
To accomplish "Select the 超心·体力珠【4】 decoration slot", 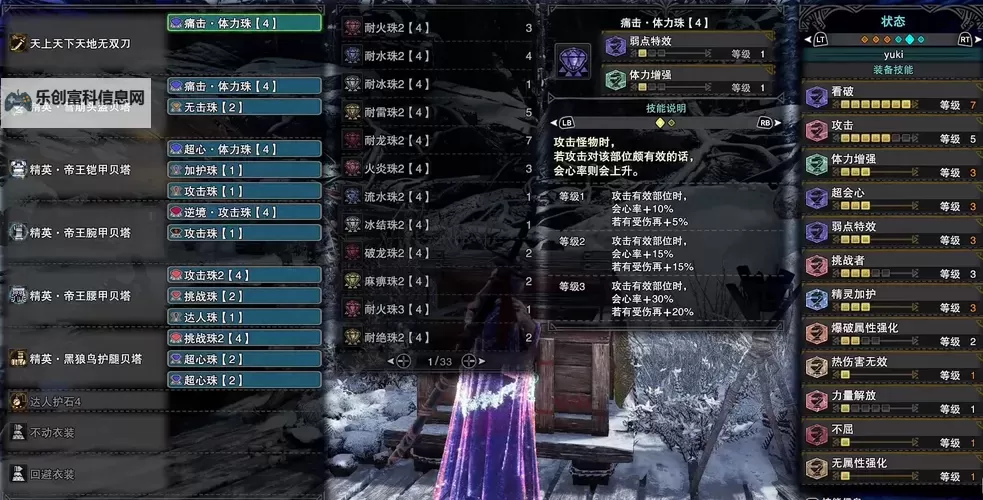I will tap(244, 149).
